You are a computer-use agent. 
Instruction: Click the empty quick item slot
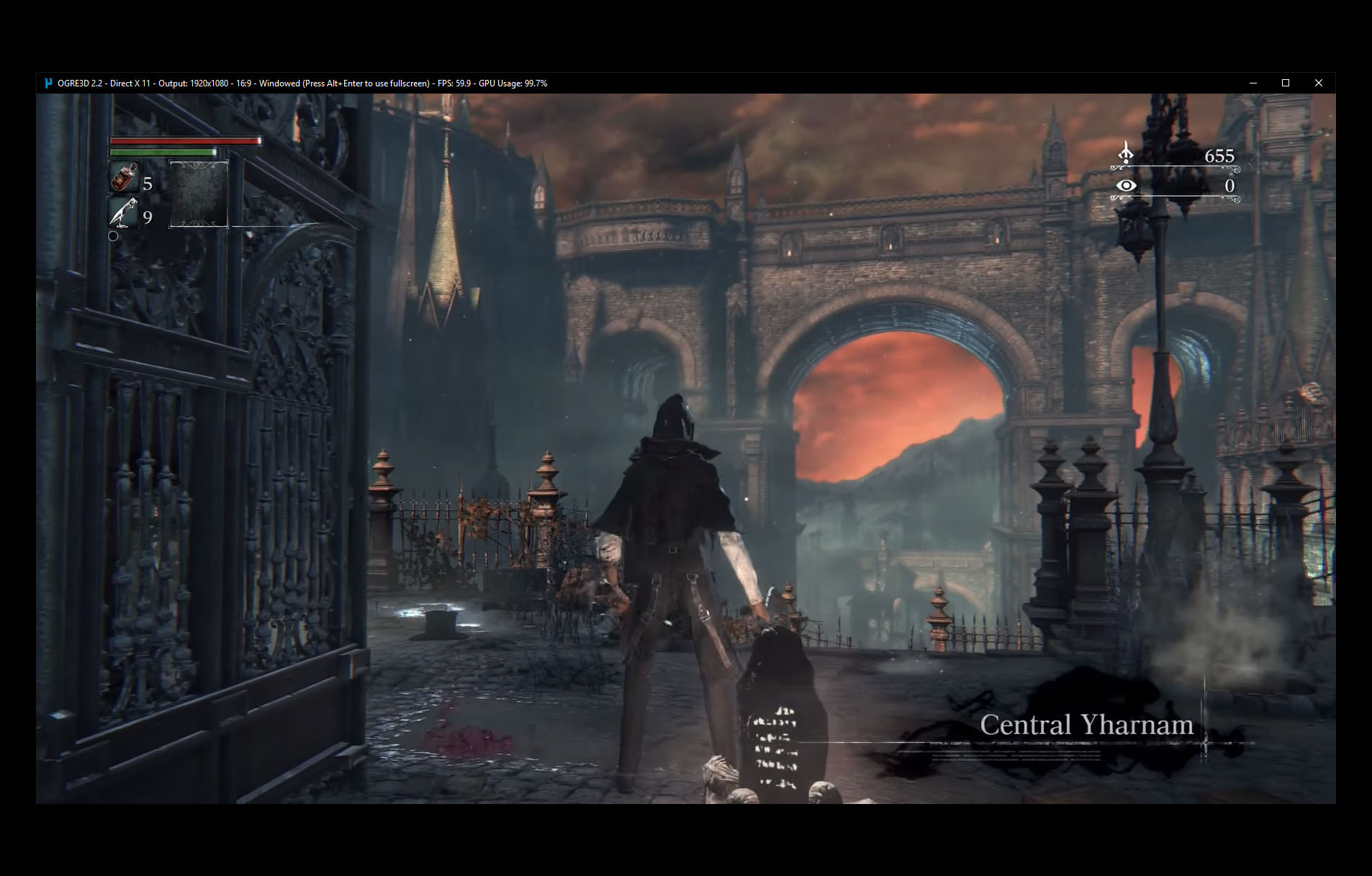tap(199, 194)
